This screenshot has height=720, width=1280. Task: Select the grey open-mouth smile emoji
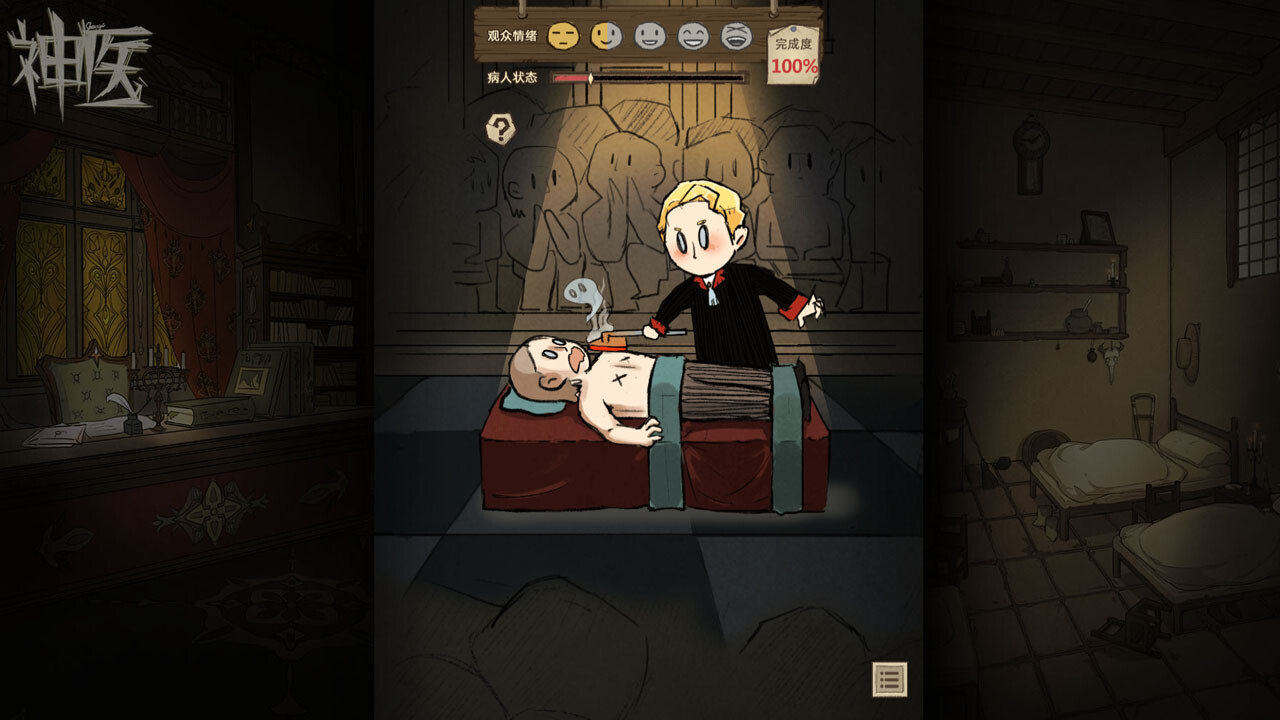click(651, 35)
